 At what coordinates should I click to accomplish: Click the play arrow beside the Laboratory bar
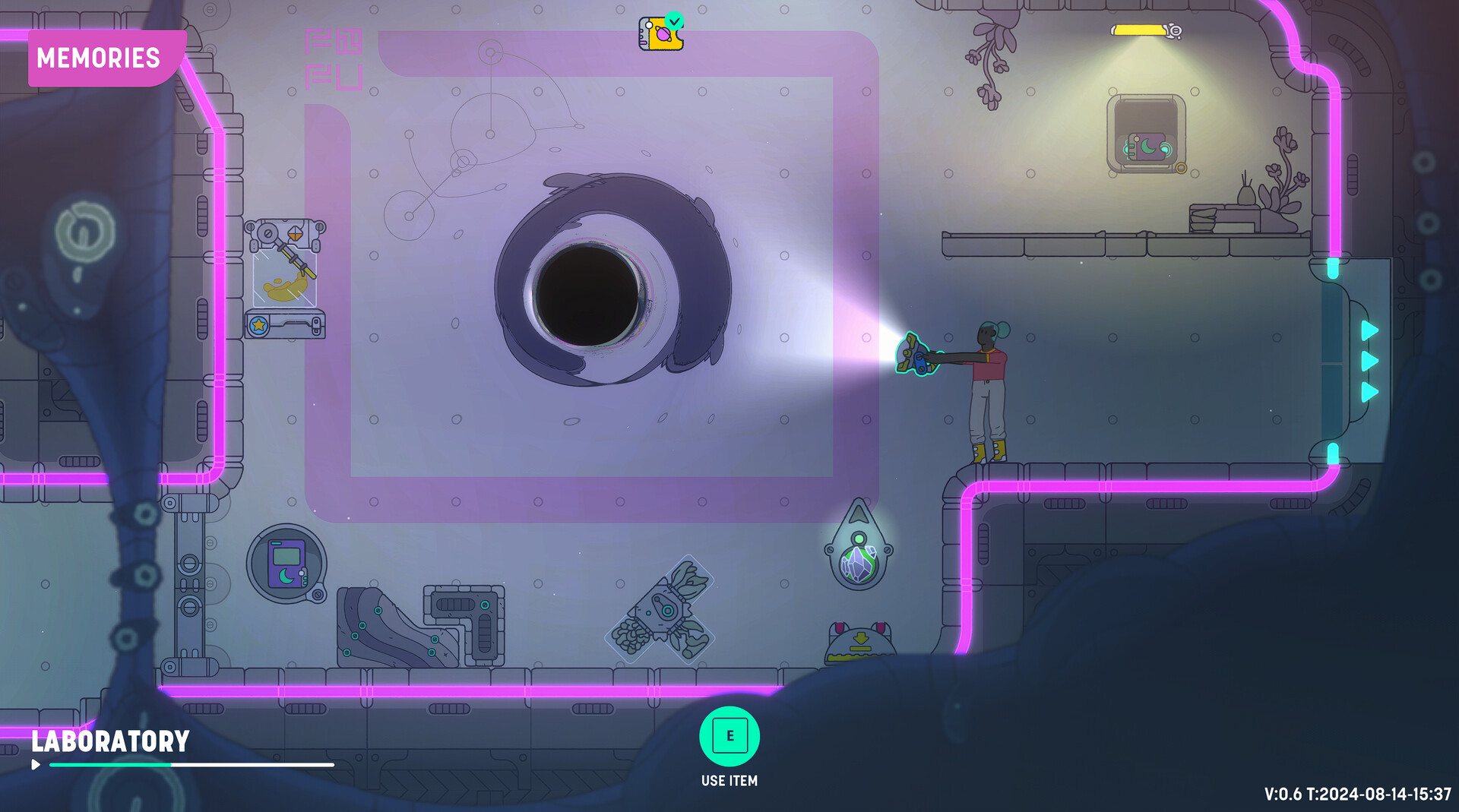[36, 764]
